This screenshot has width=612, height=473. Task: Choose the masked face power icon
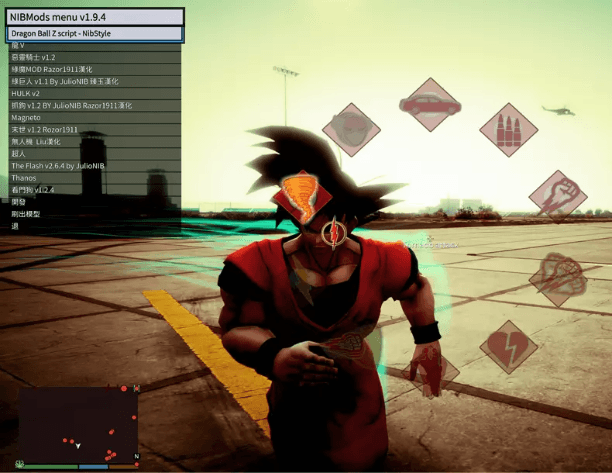[351, 129]
